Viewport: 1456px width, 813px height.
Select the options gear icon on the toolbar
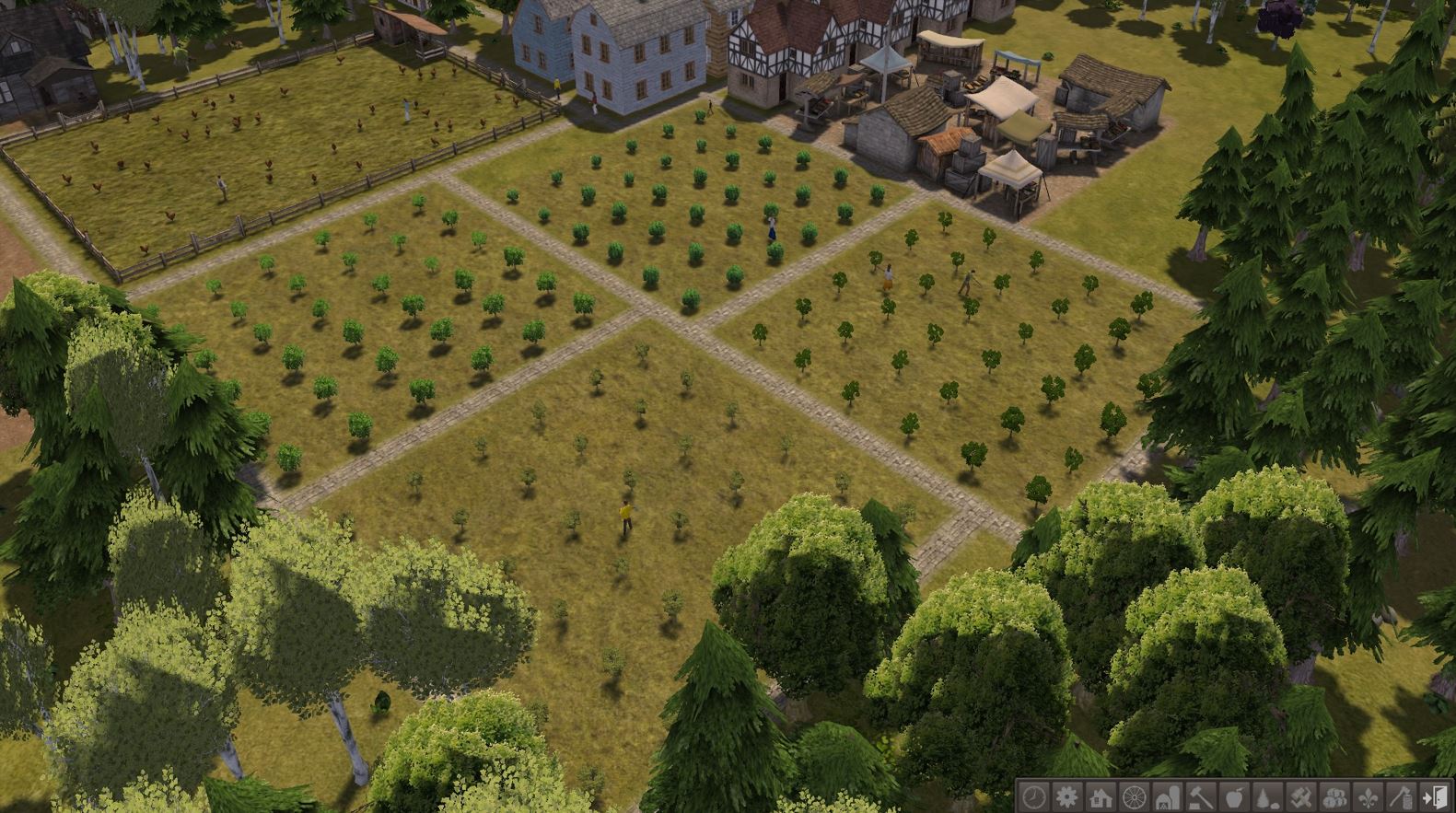pos(1066,797)
